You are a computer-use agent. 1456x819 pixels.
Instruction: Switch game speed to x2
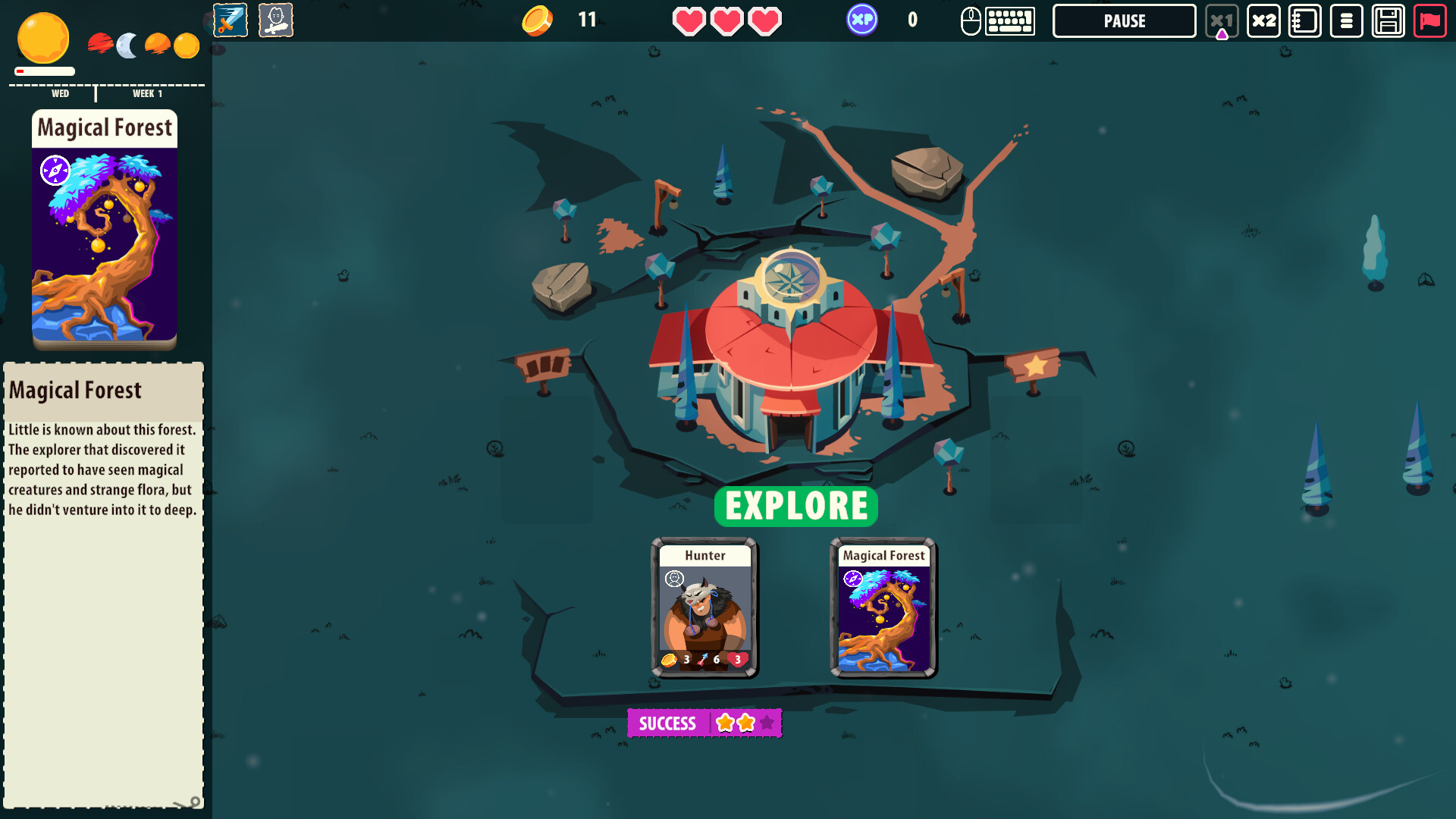(1263, 20)
